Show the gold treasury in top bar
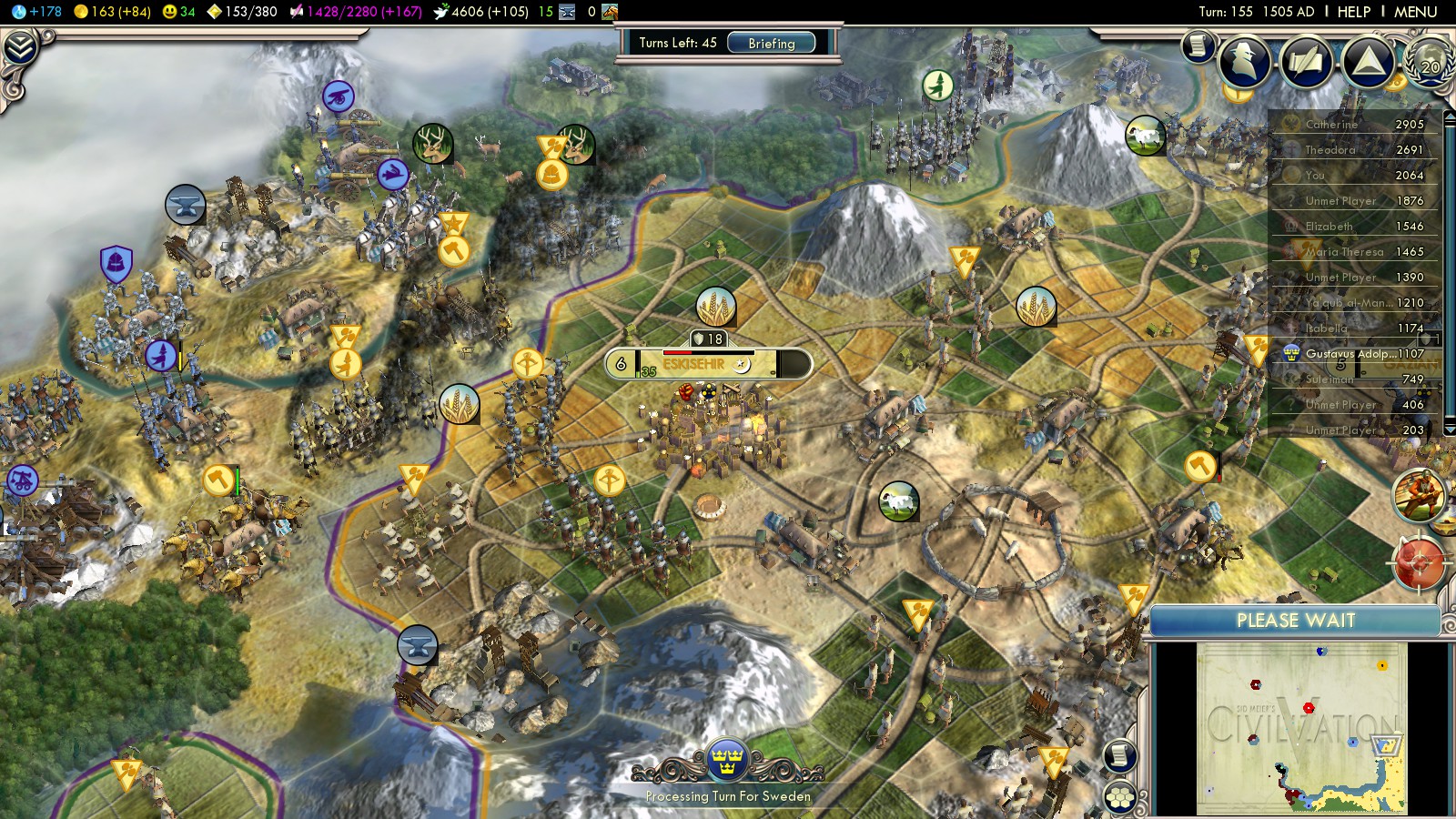 point(113,12)
